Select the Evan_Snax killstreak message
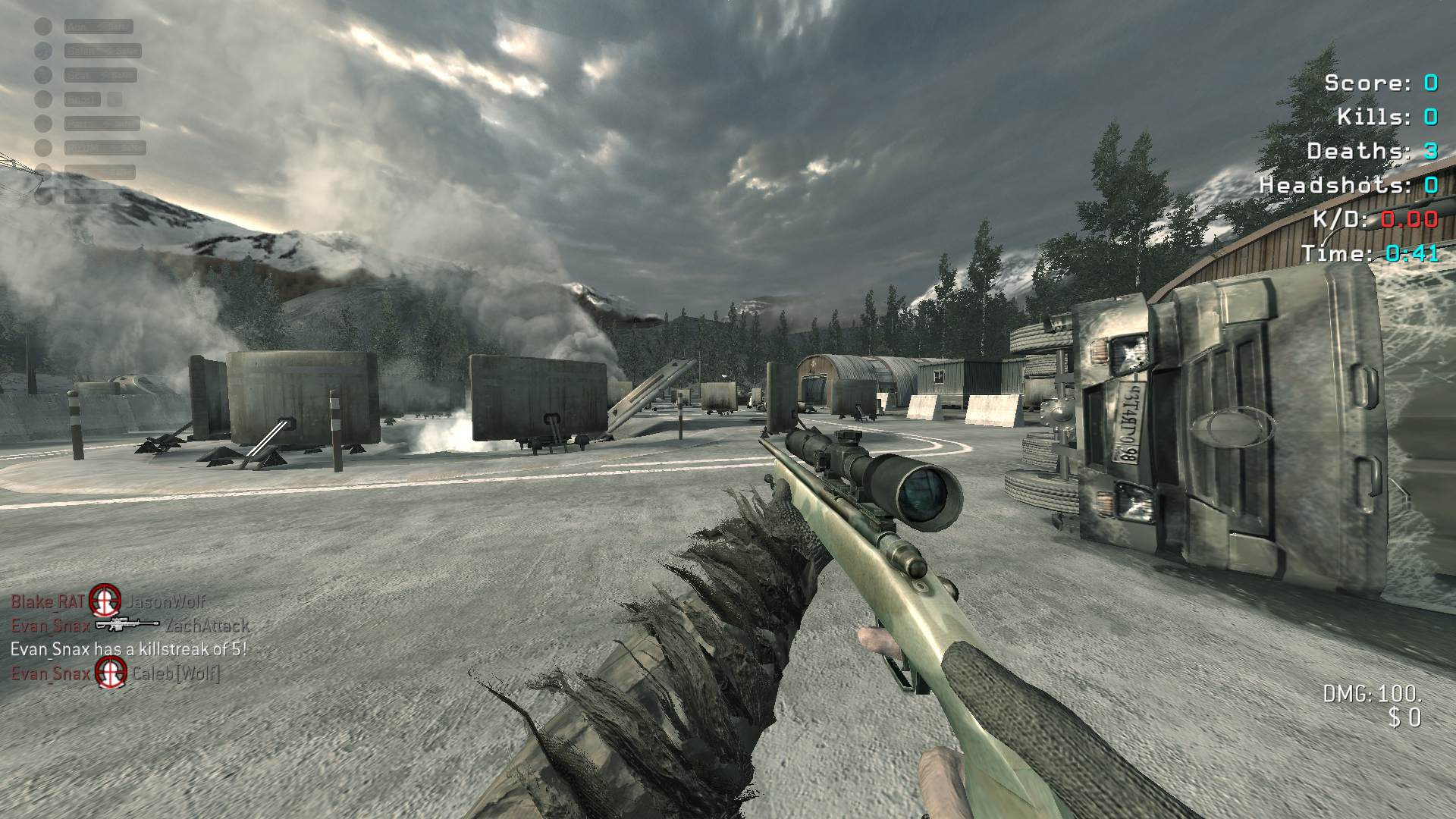 click(x=129, y=649)
